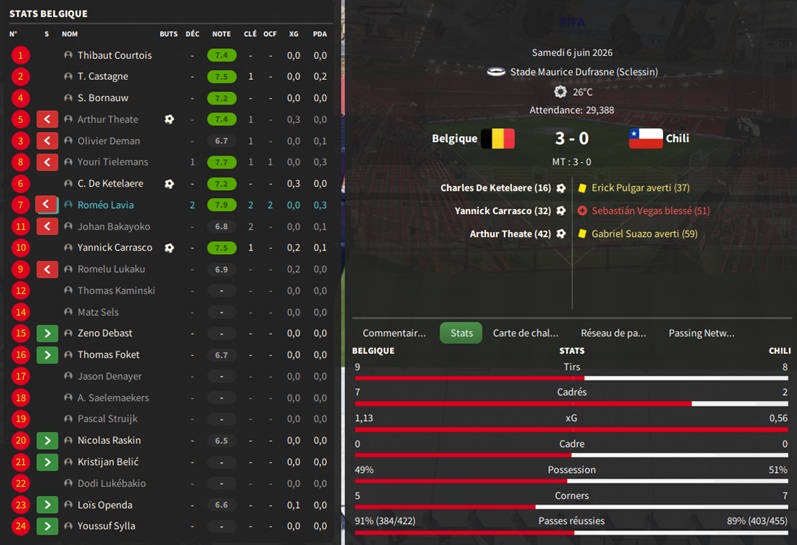Select the Stats tab
This screenshot has width=797, height=545.
[x=461, y=333]
